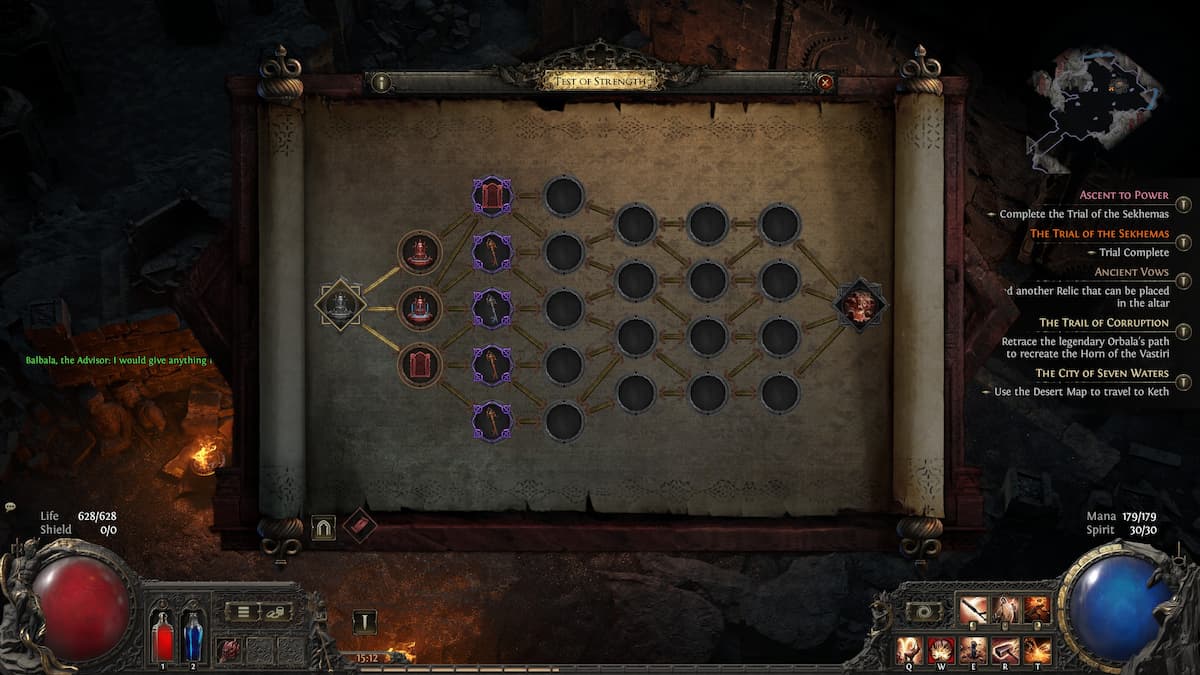1200x675 pixels.
Task: Open the coin stack shop button
Action: (275, 611)
